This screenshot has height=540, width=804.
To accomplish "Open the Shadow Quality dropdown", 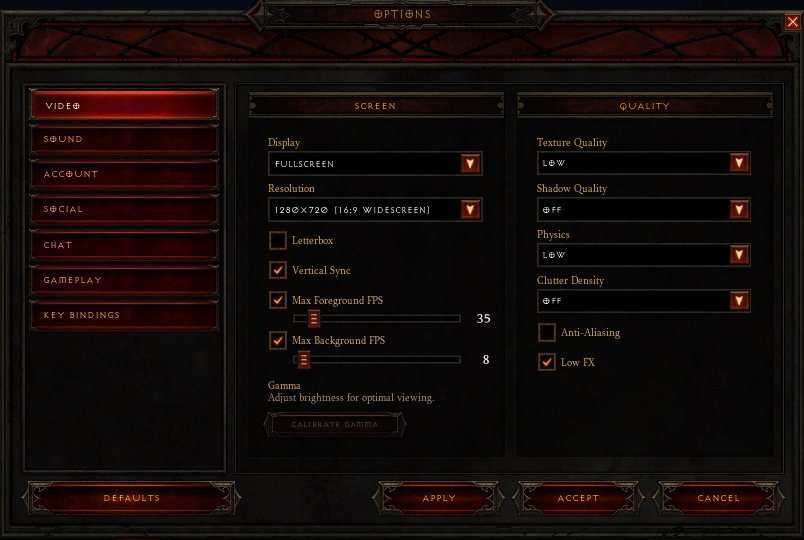I will click(739, 209).
